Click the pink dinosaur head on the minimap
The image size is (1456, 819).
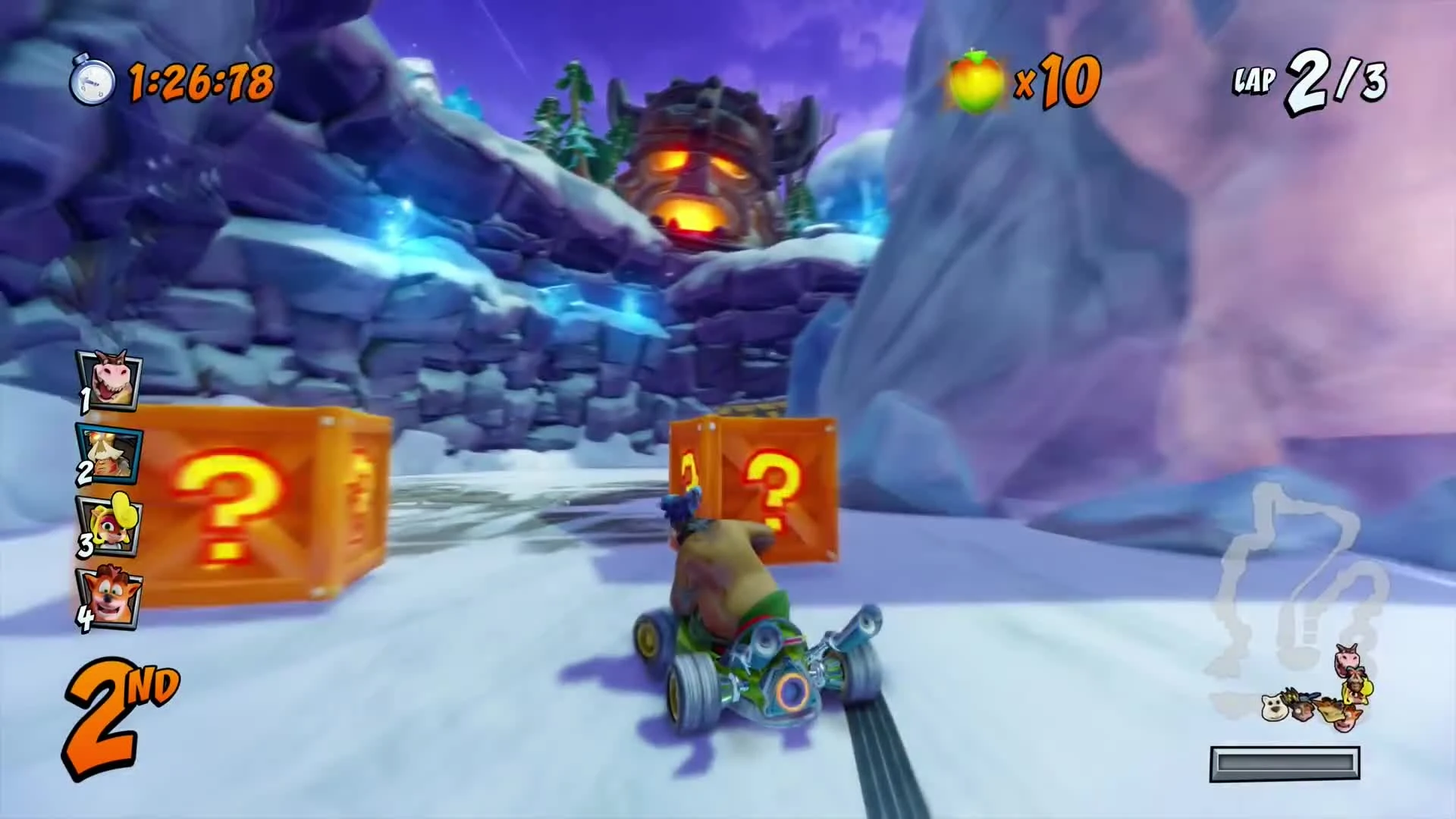(1348, 660)
